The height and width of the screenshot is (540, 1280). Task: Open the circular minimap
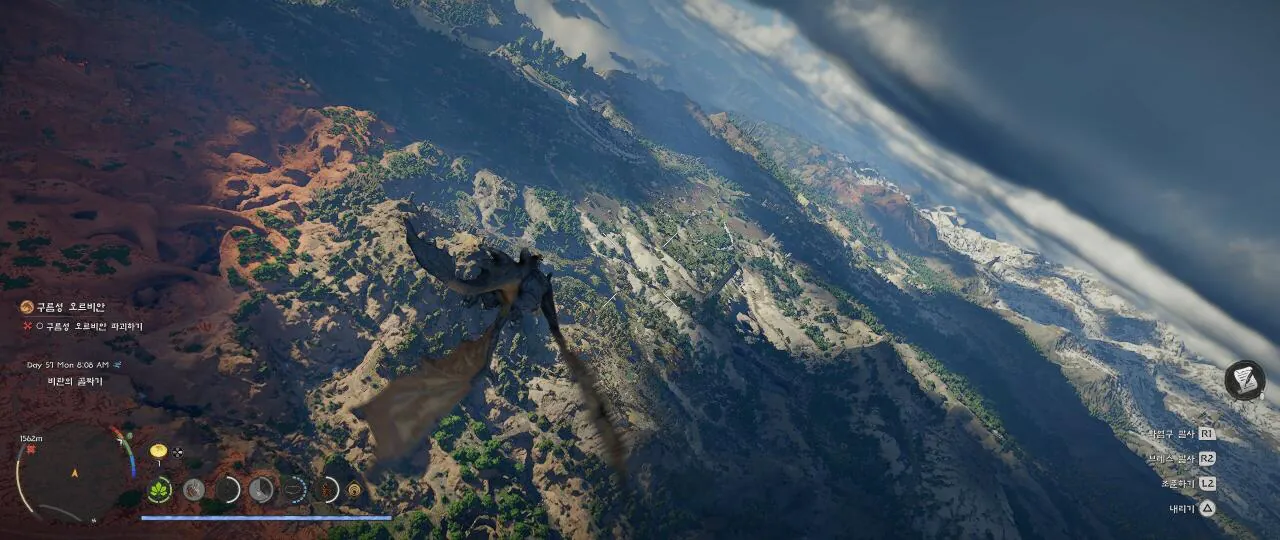pyautogui.click(x=73, y=473)
